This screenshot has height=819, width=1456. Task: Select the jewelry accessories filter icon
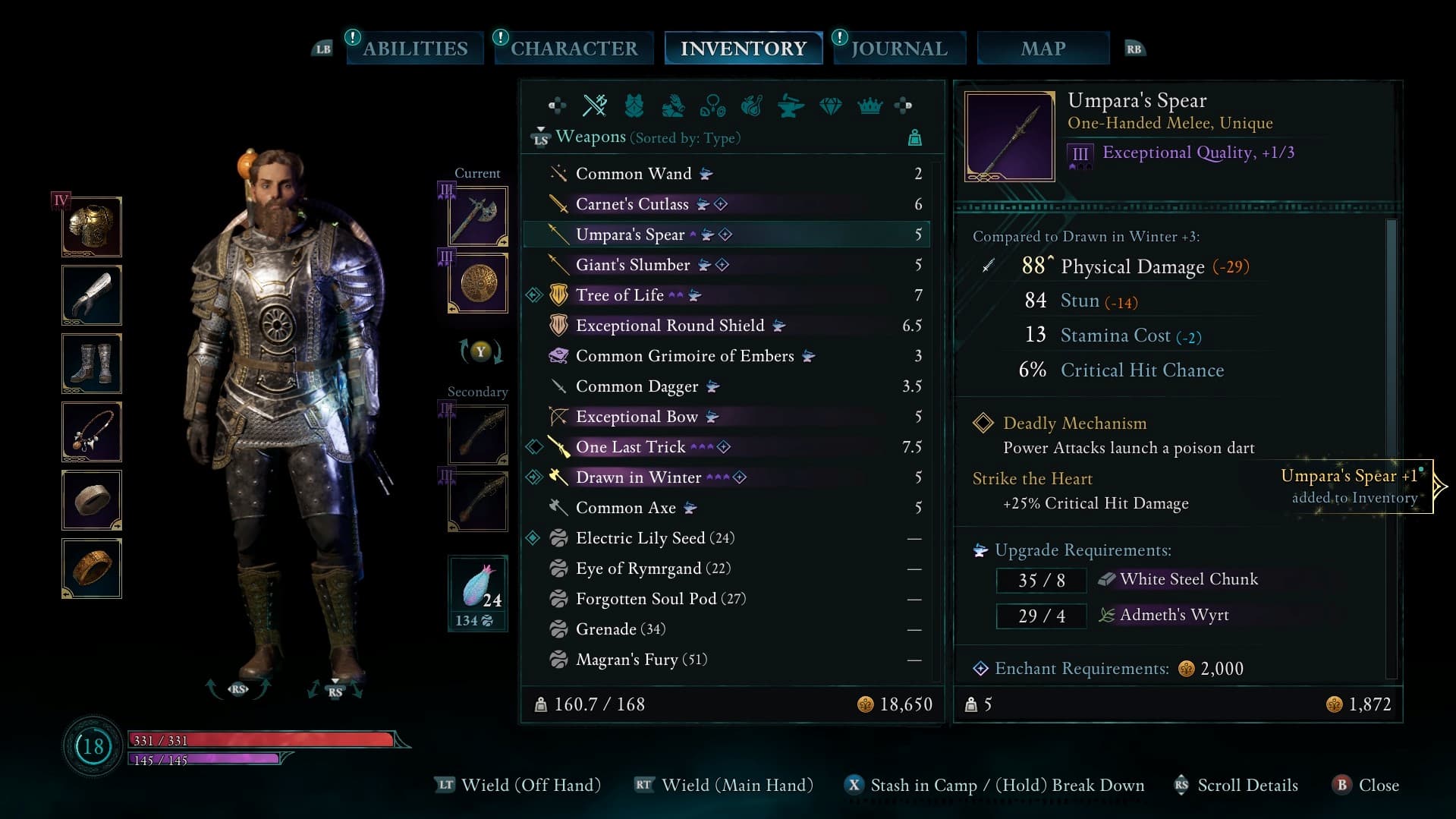click(x=714, y=106)
